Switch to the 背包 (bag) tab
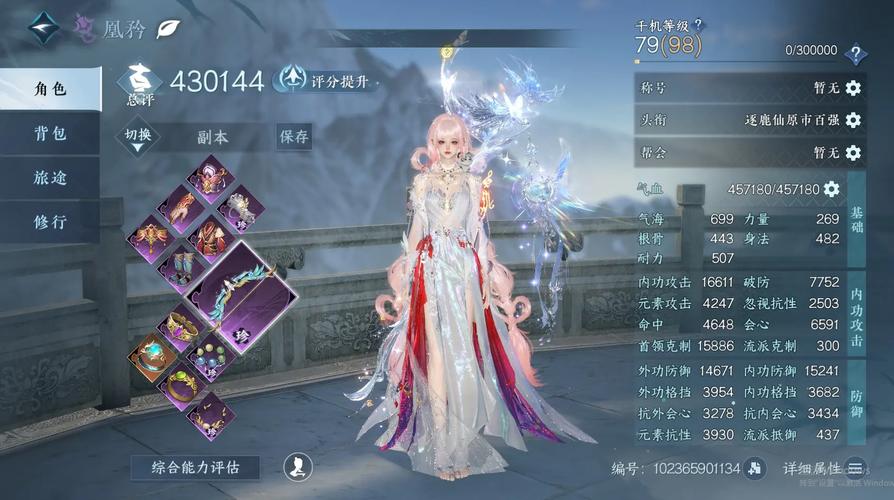The image size is (894, 500). click(50, 133)
